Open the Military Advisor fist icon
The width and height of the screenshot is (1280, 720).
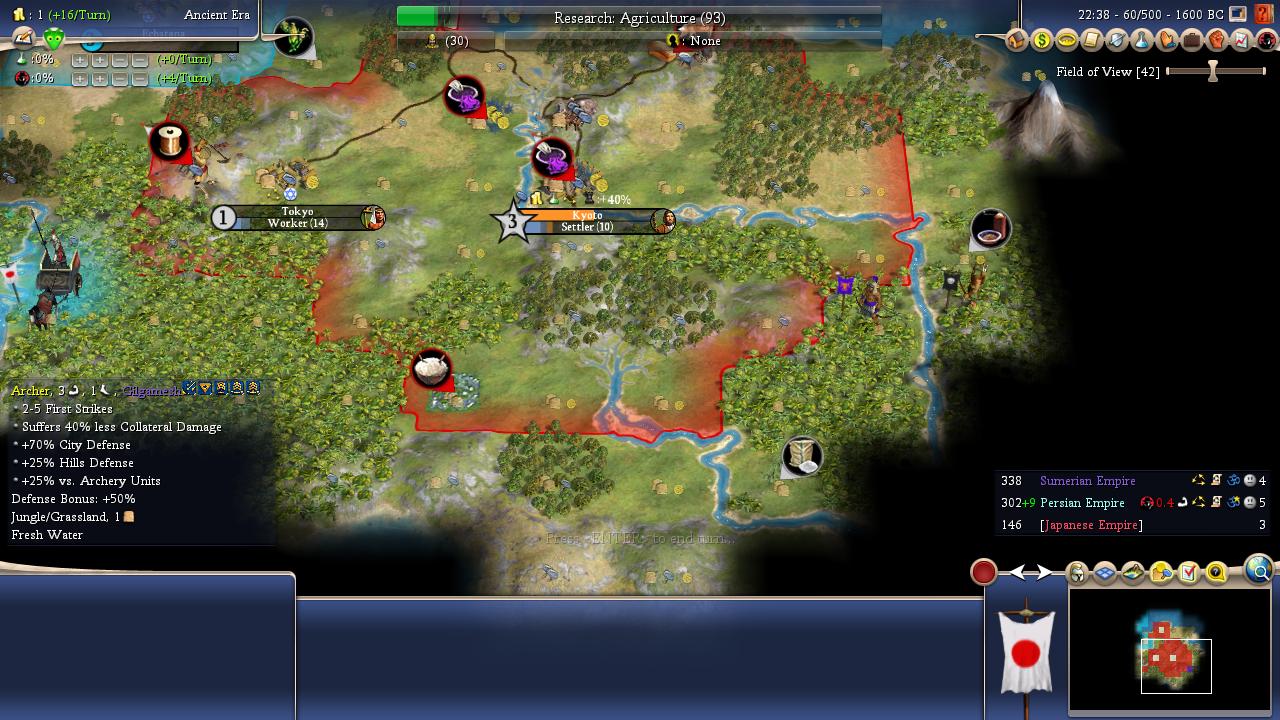tap(1216, 41)
